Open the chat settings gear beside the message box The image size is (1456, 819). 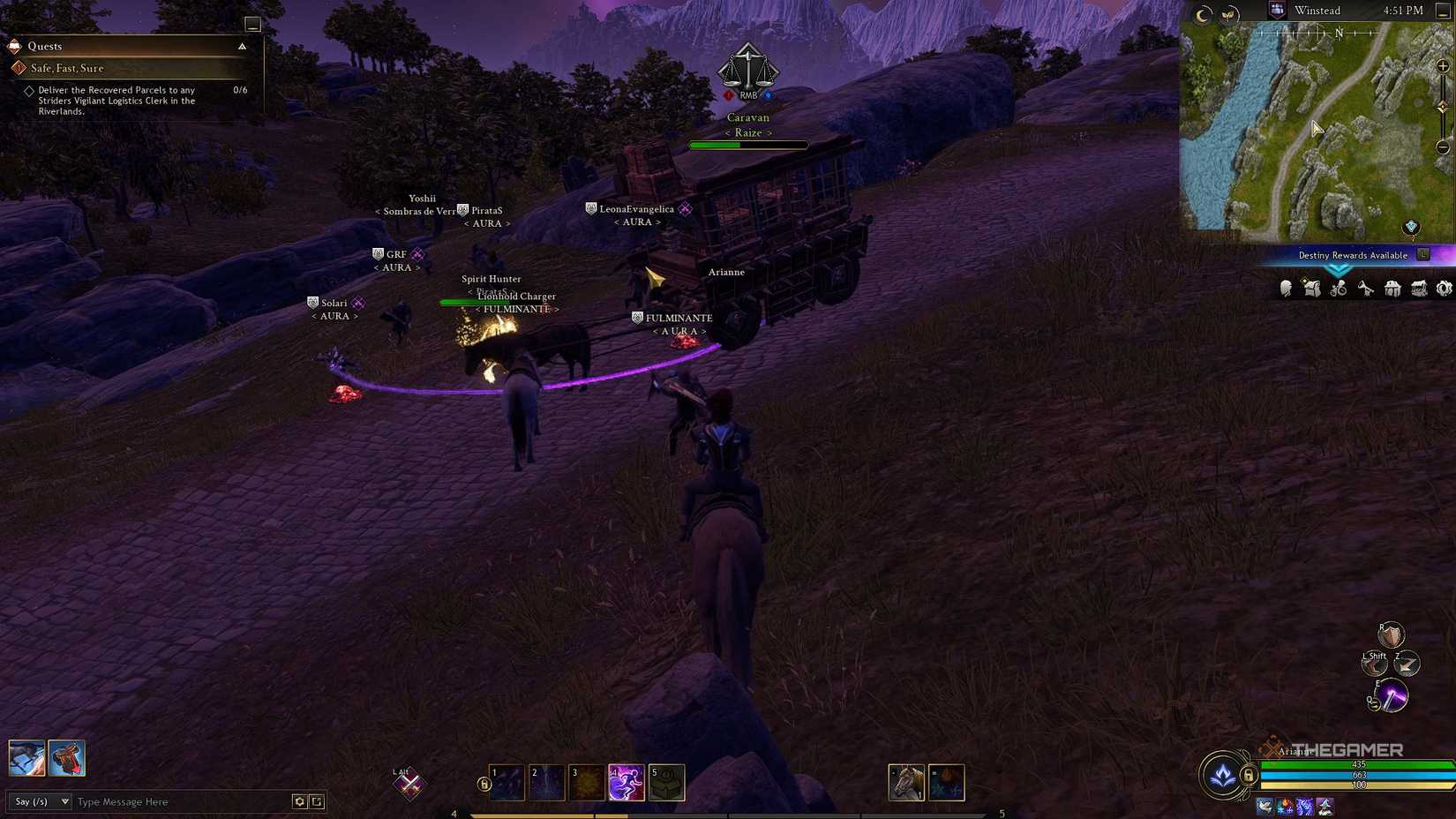(300, 801)
